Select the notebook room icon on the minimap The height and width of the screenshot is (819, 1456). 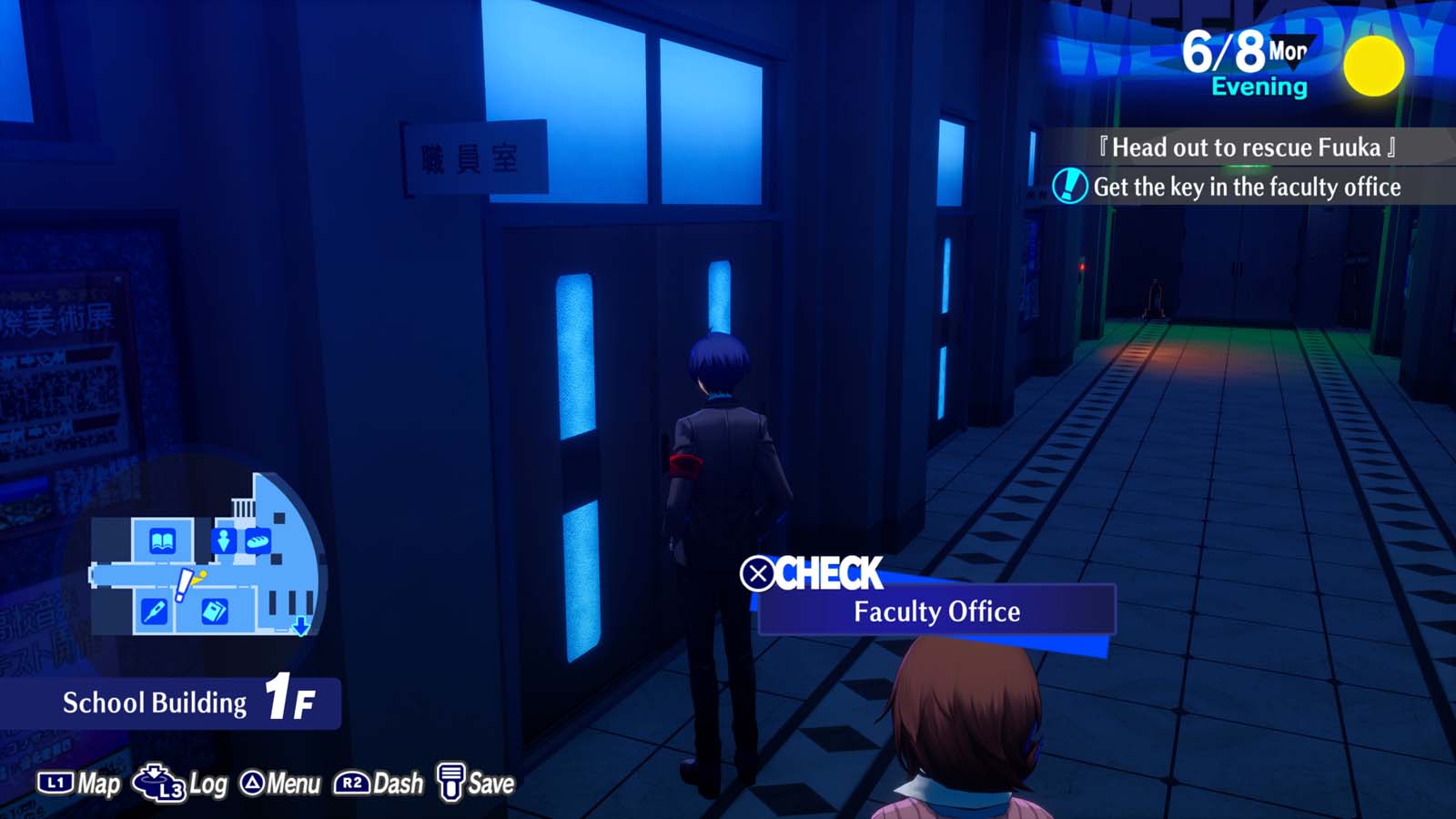215,609
